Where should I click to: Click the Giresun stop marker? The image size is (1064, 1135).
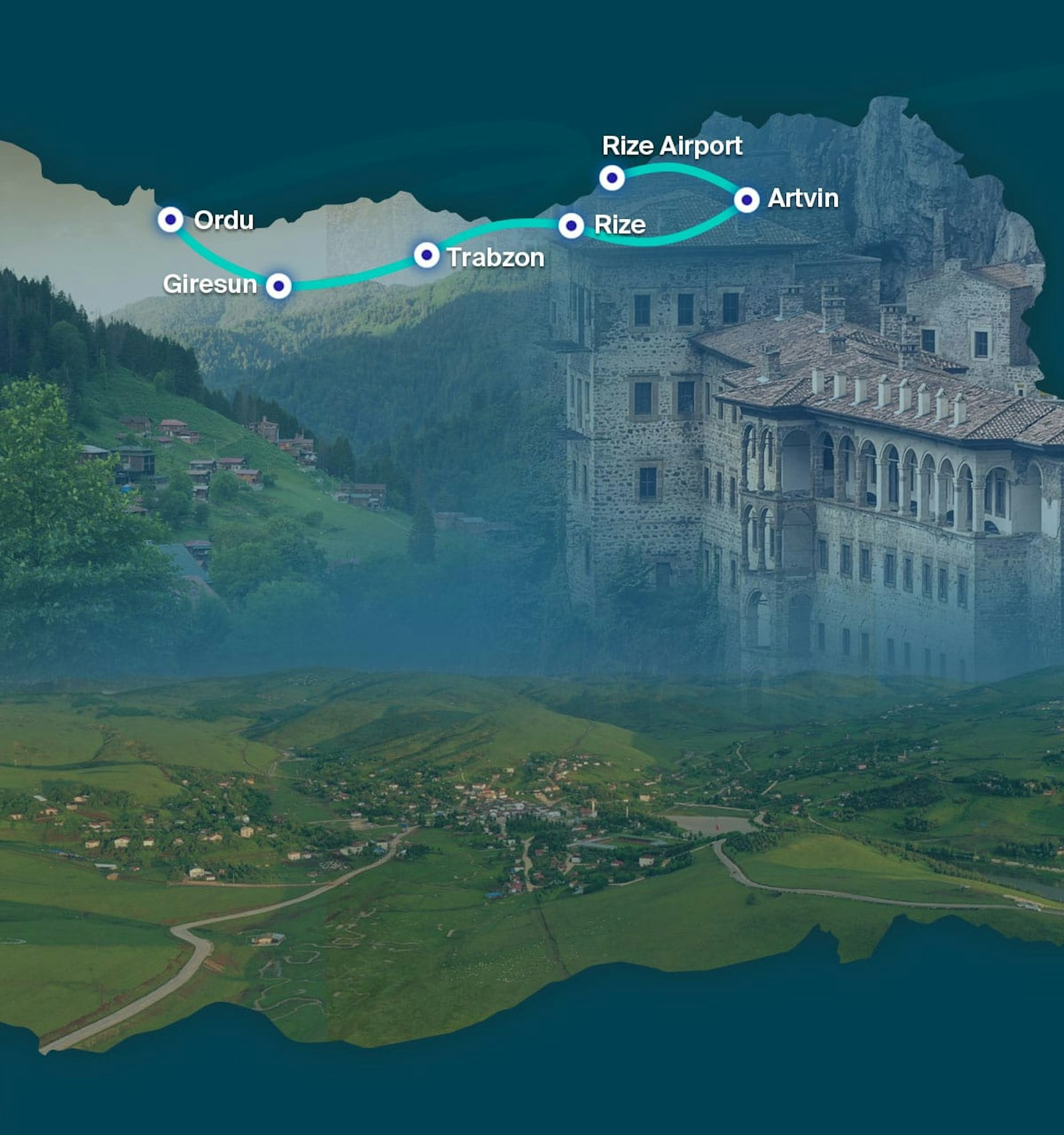tap(279, 286)
